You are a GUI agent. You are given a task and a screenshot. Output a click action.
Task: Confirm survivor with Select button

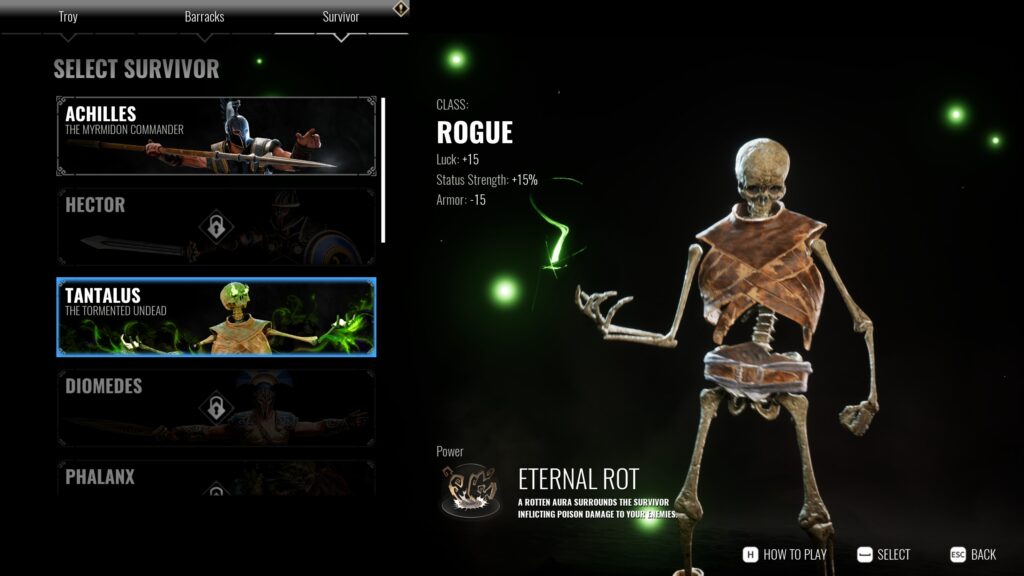click(884, 555)
